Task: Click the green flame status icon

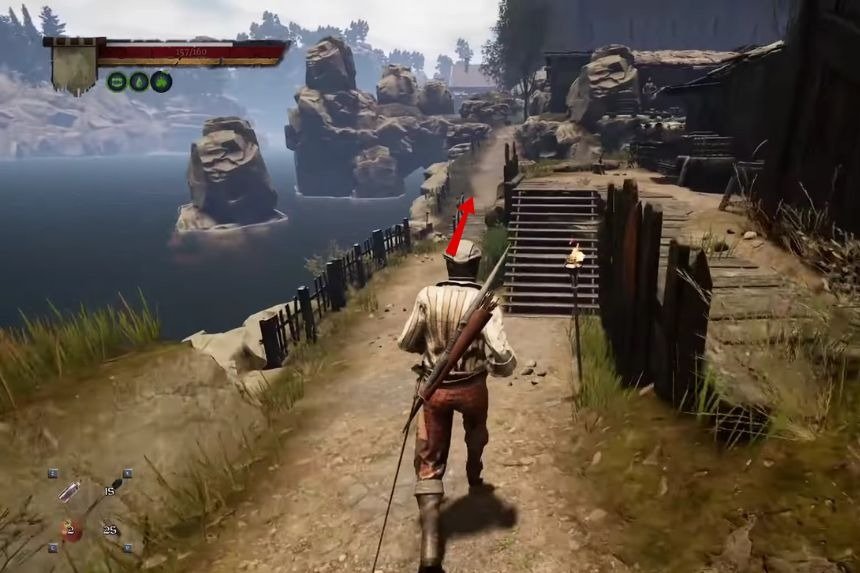Action: click(161, 82)
